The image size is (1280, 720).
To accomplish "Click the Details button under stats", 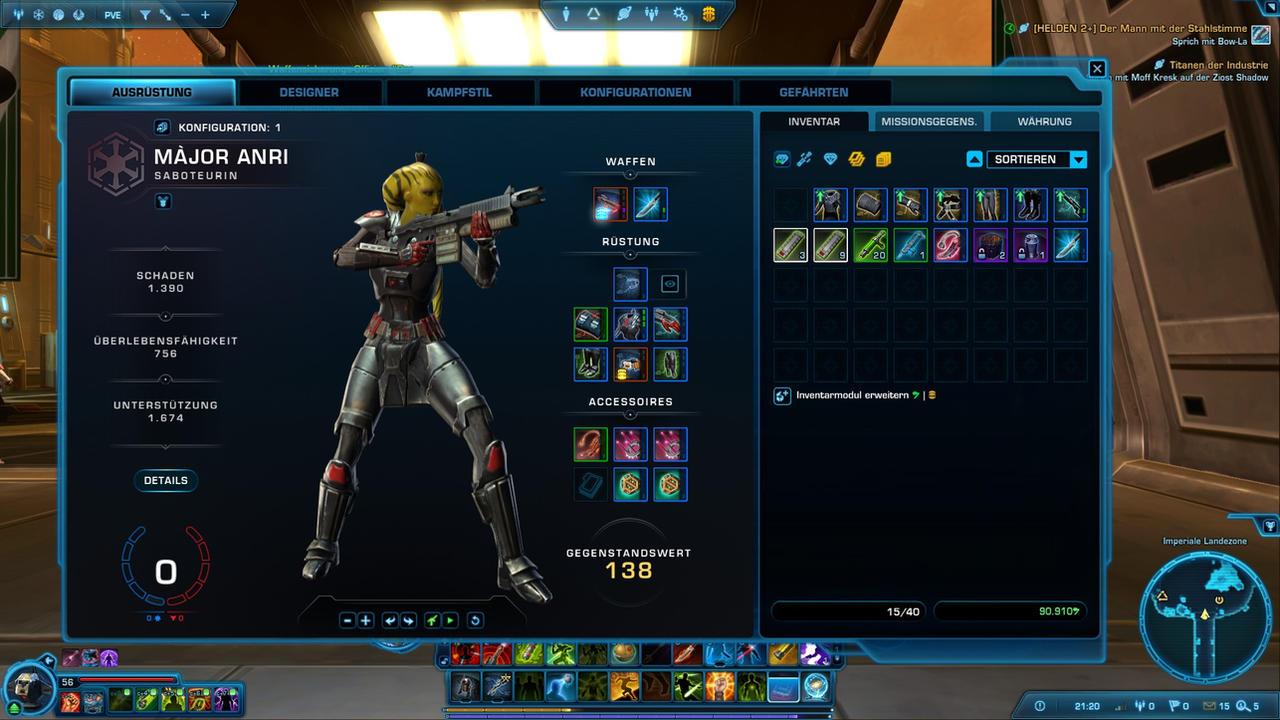I will tap(166, 480).
